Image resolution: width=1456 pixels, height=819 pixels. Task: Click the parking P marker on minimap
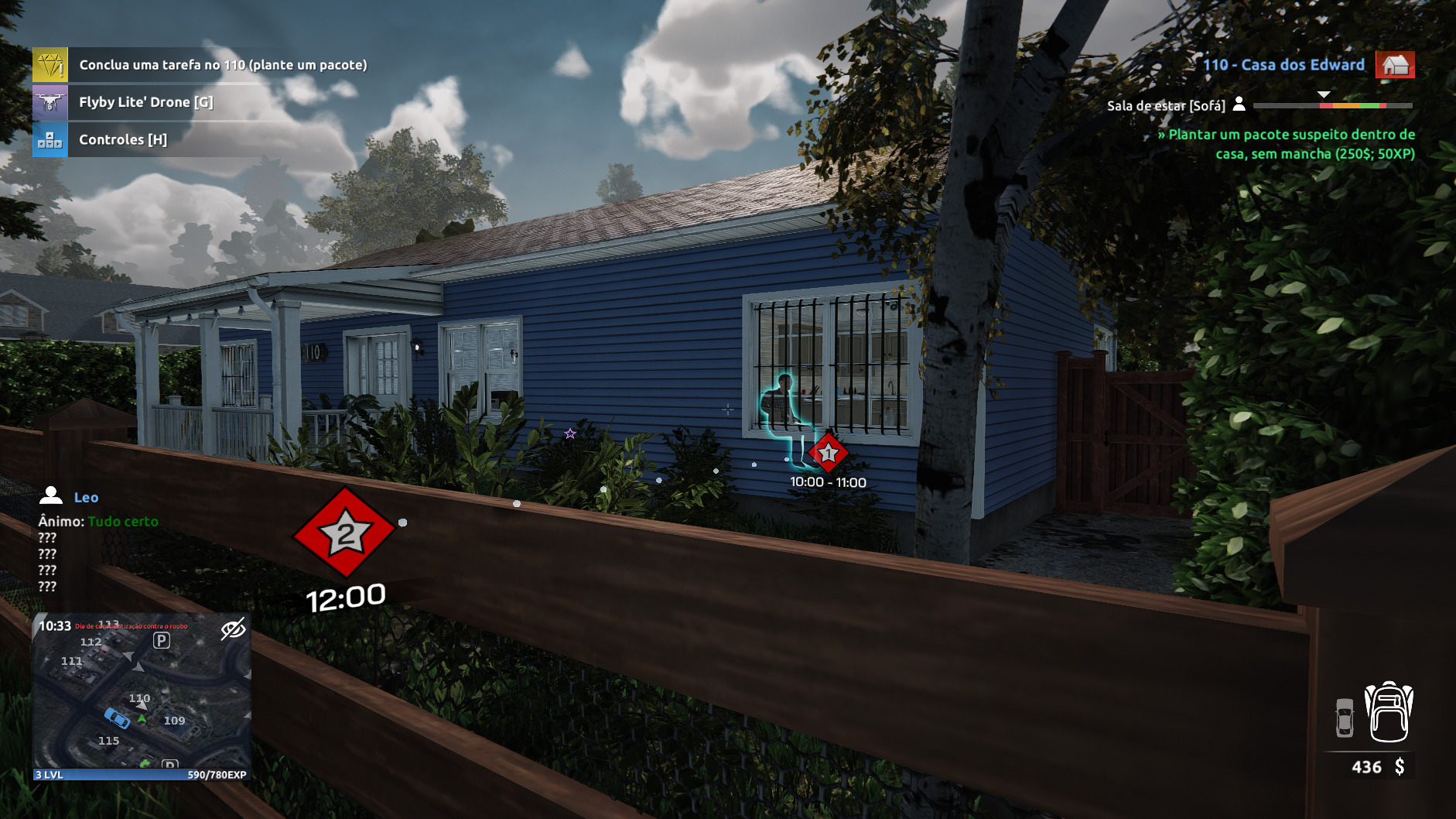click(x=161, y=640)
